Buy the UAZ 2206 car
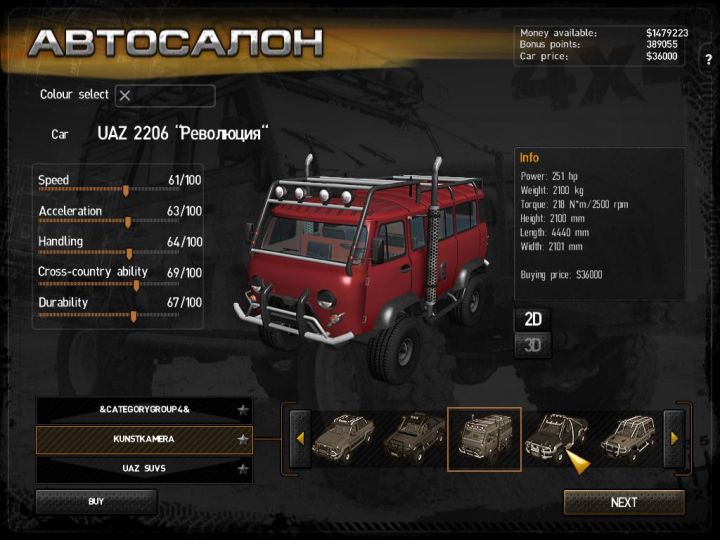This screenshot has width=720, height=540. tap(96, 501)
